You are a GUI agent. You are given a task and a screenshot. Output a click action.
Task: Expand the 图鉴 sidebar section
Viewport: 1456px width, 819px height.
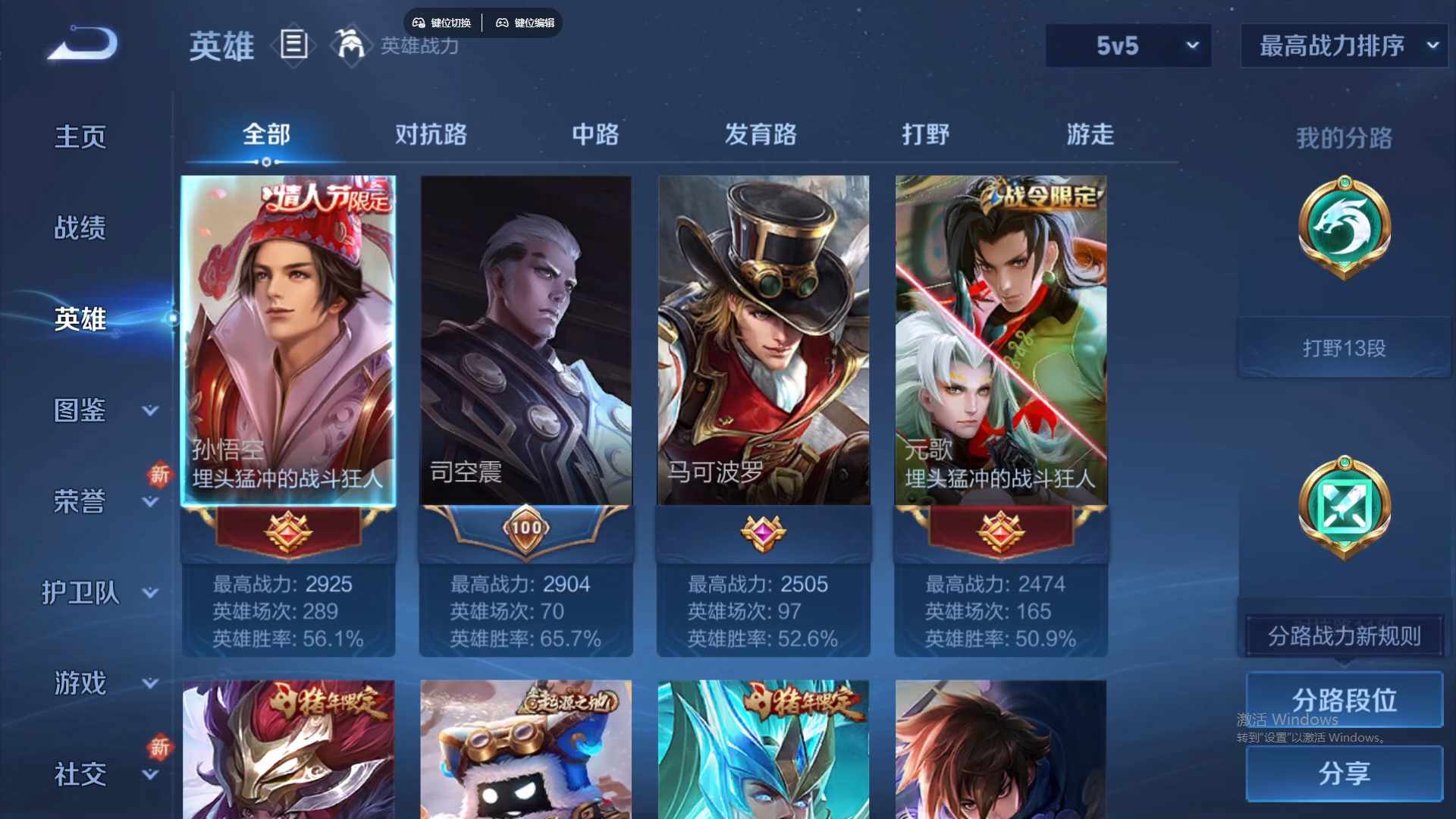point(80,409)
